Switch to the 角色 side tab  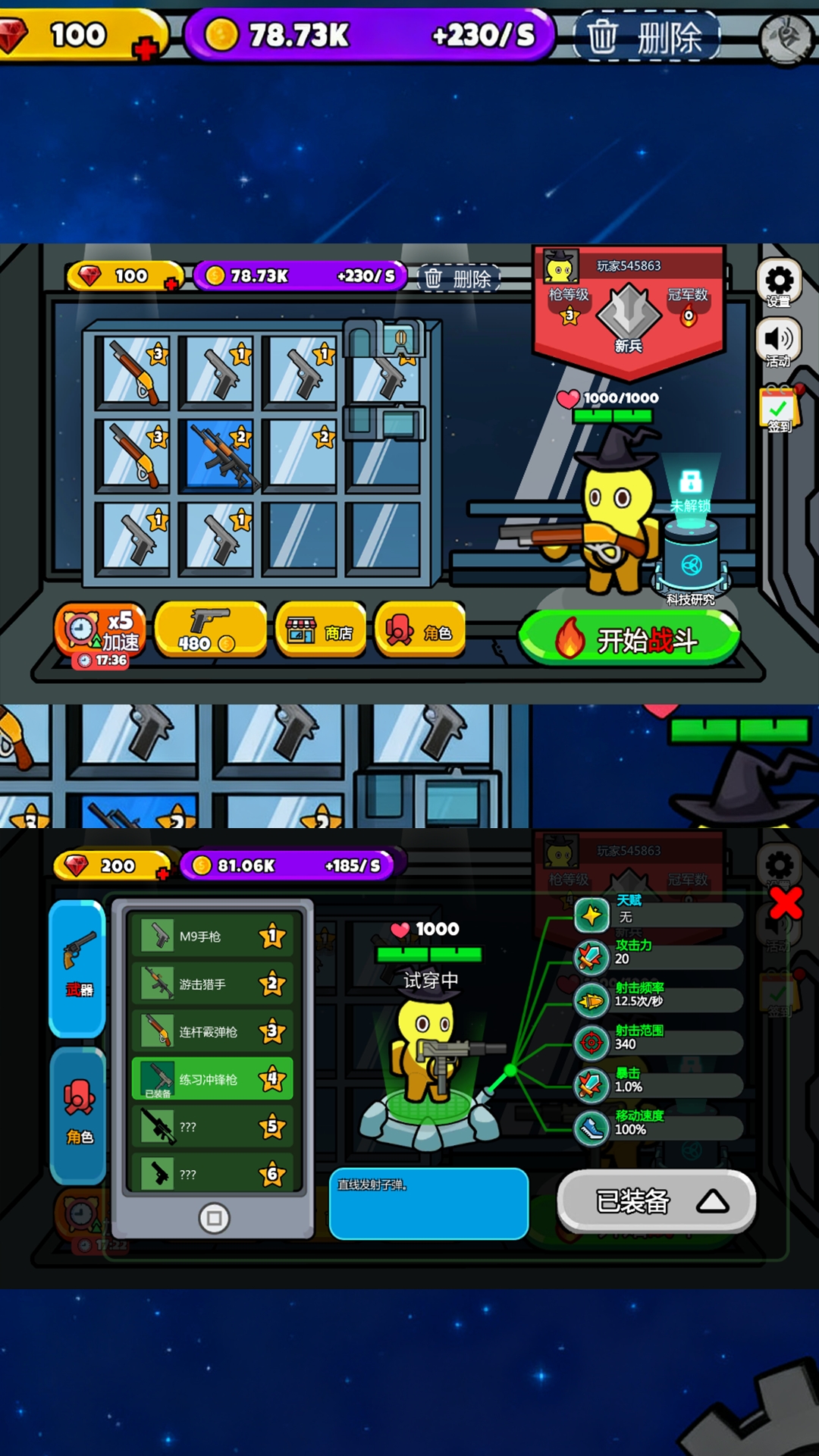(x=78, y=1113)
